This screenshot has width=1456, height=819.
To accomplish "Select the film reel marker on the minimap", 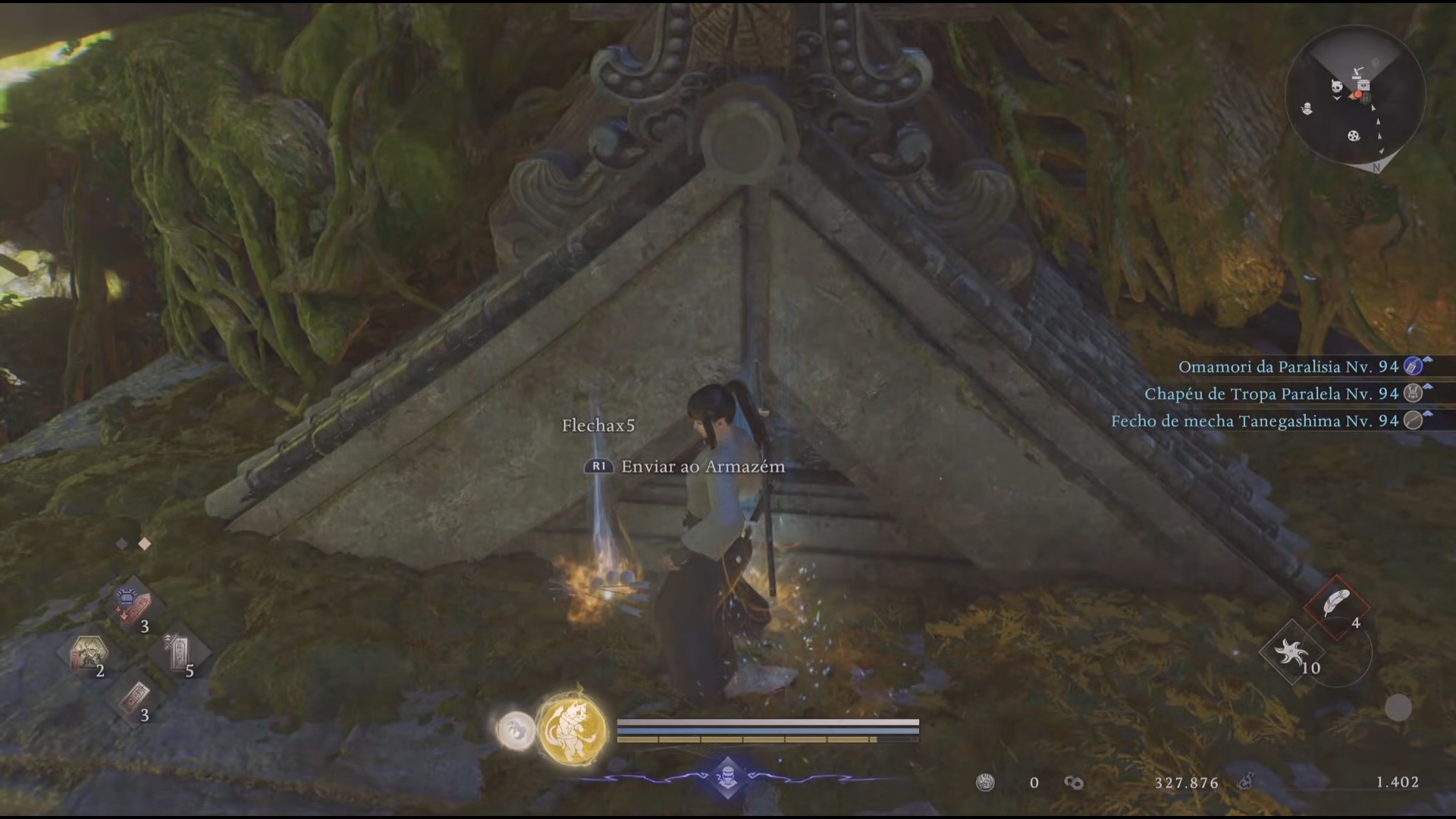I will [x=1354, y=136].
